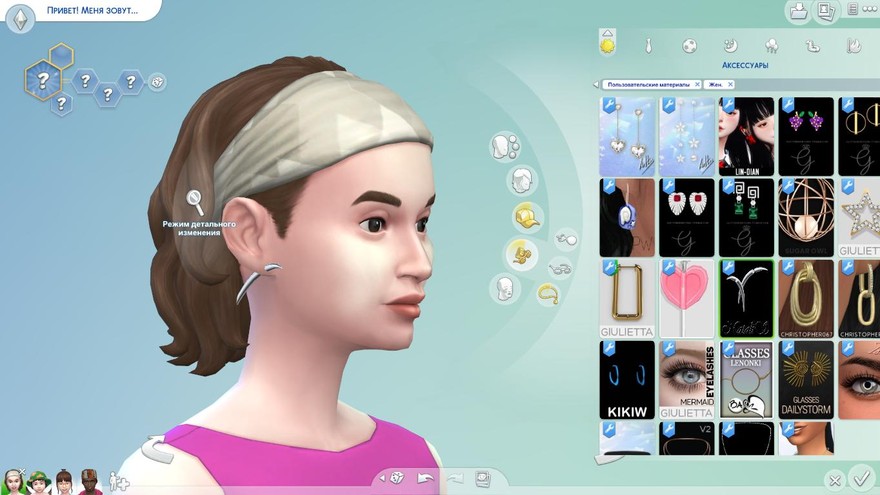Viewport: 880px width, 495px height.
Task: Open the detail edit mode magnifier
Action: (195, 201)
